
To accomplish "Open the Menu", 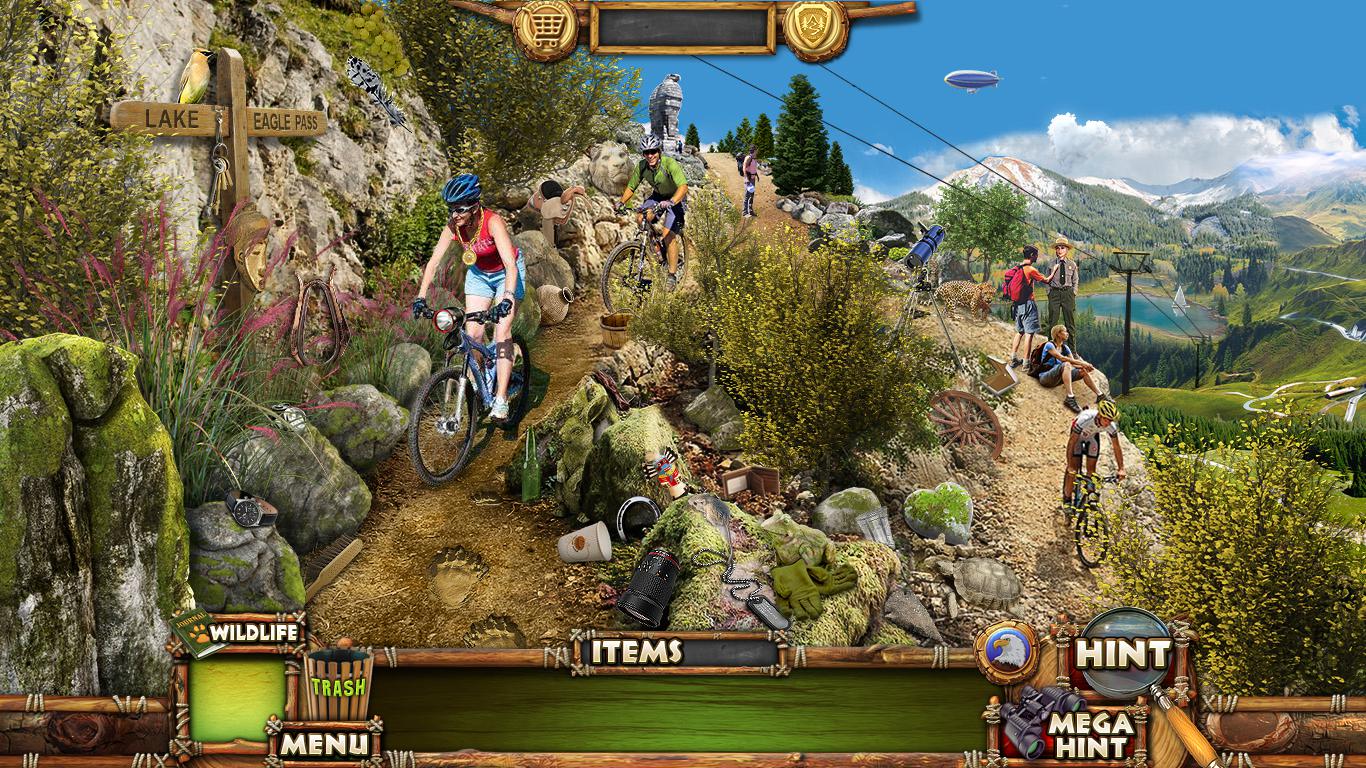I will click(x=322, y=743).
